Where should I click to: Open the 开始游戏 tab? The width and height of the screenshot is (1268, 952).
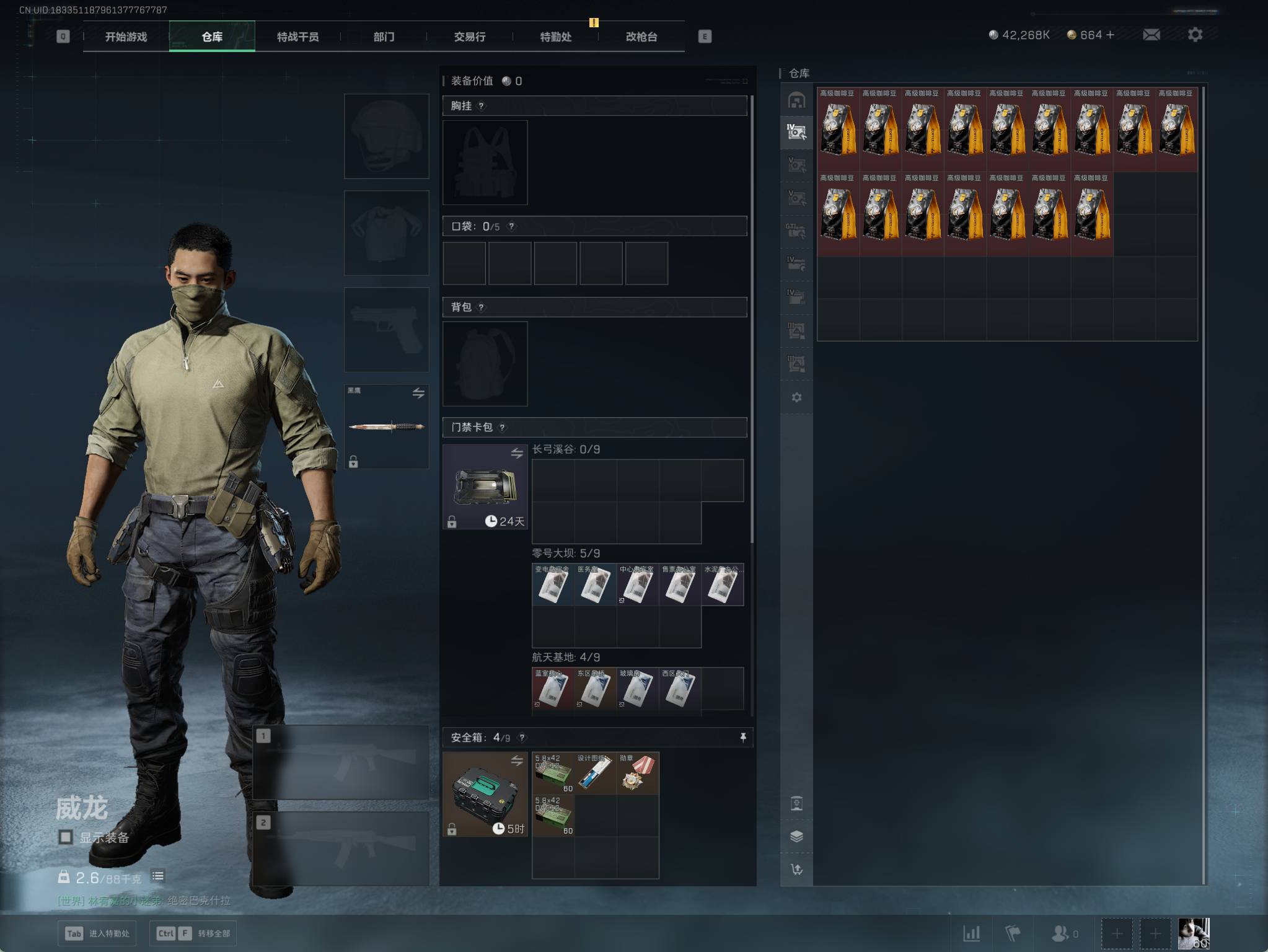click(126, 37)
